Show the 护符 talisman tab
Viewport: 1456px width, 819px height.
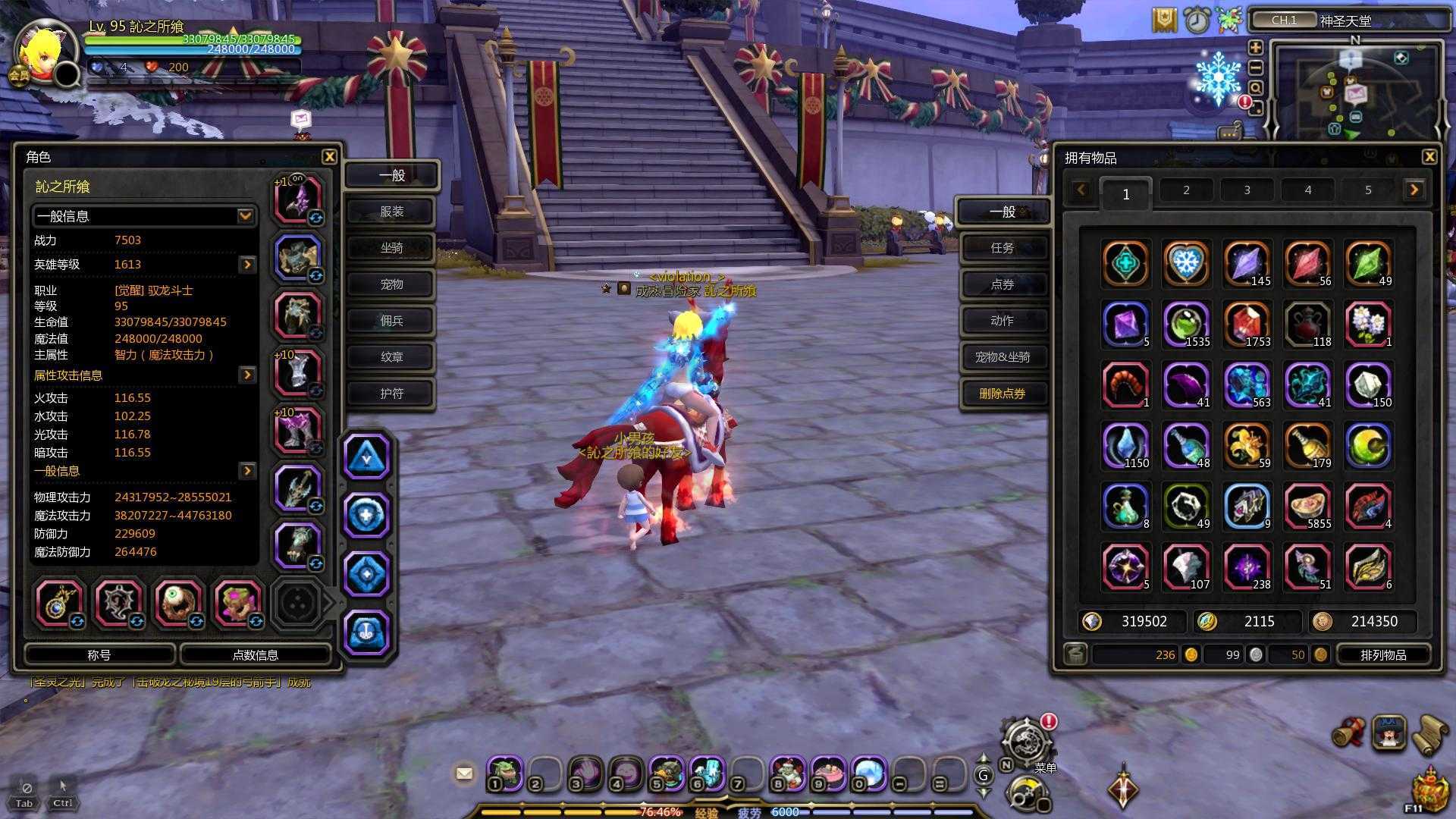(x=391, y=394)
